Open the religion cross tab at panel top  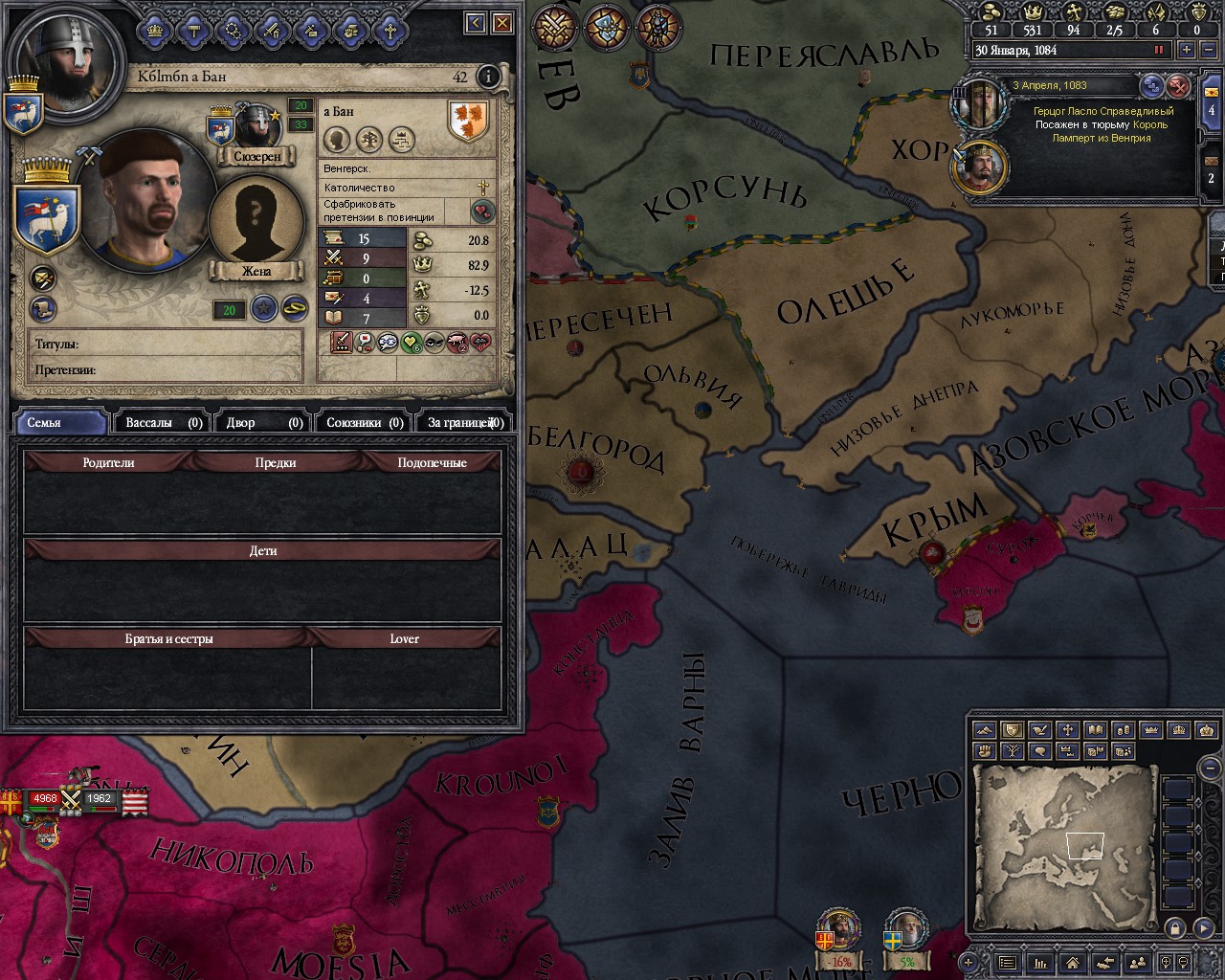(x=390, y=31)
